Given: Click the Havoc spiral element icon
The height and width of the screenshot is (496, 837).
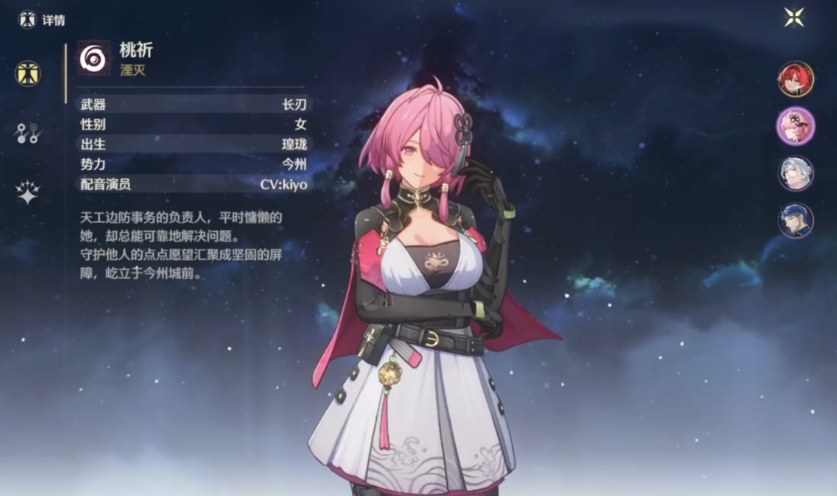Looking at the screenshot, I should 94,58.
